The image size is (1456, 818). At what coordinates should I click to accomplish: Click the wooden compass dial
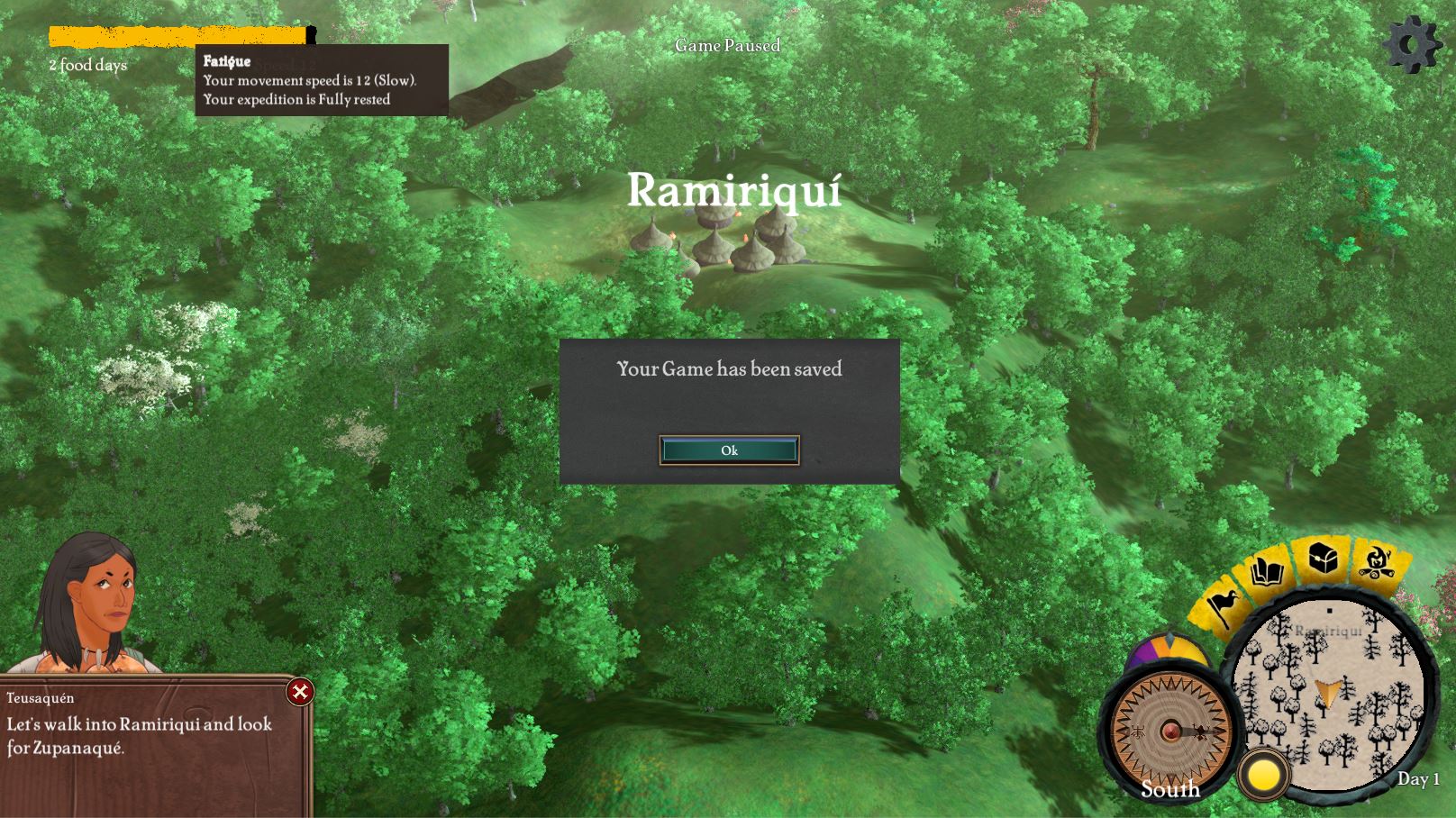1170,731
